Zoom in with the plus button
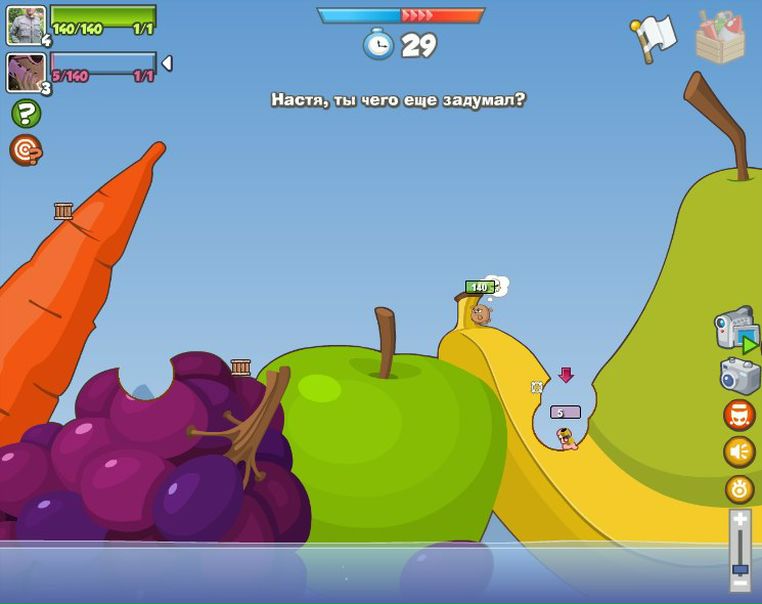 [x=740, y=520]
